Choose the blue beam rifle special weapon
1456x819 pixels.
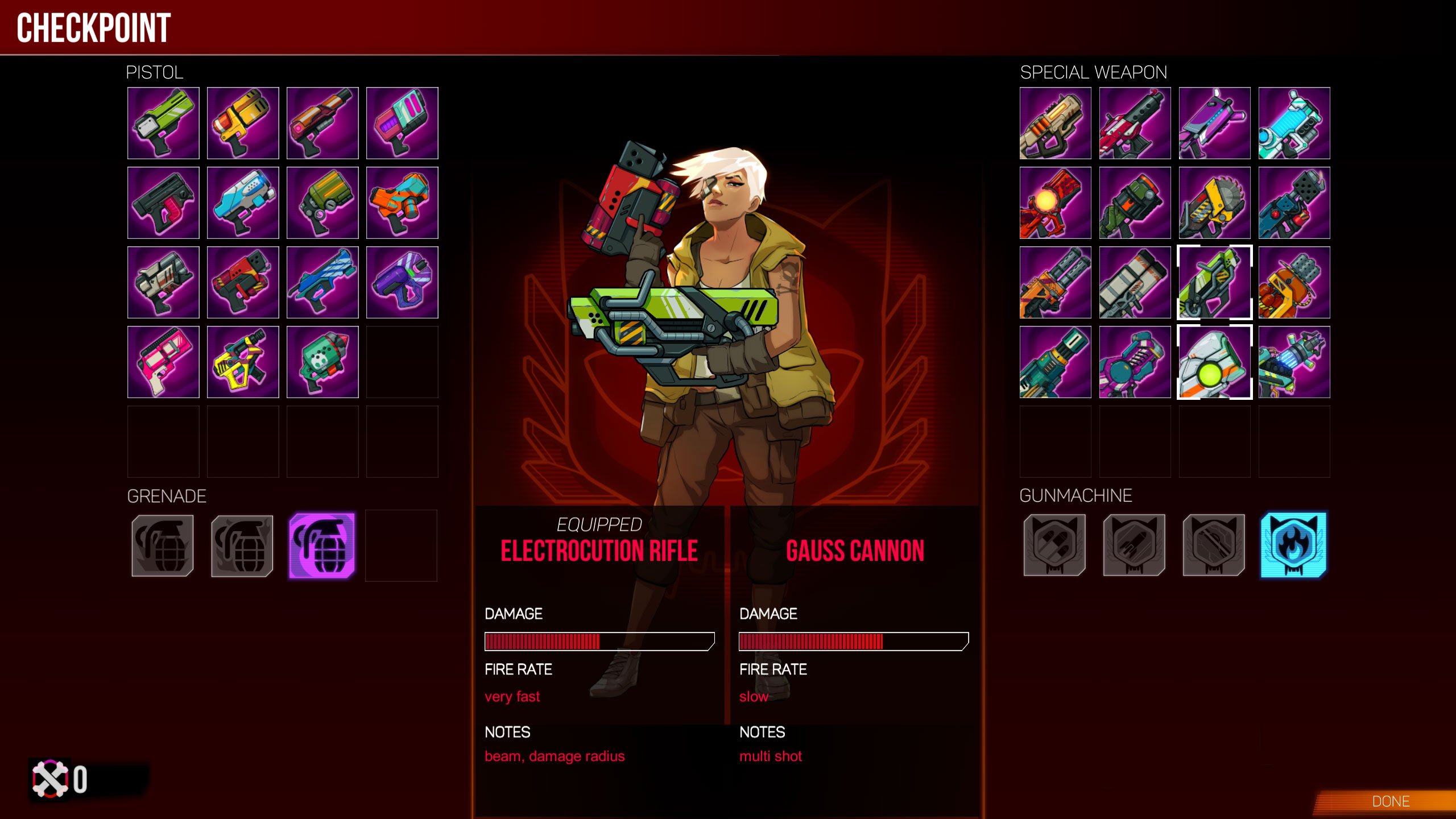(1294, 123)
